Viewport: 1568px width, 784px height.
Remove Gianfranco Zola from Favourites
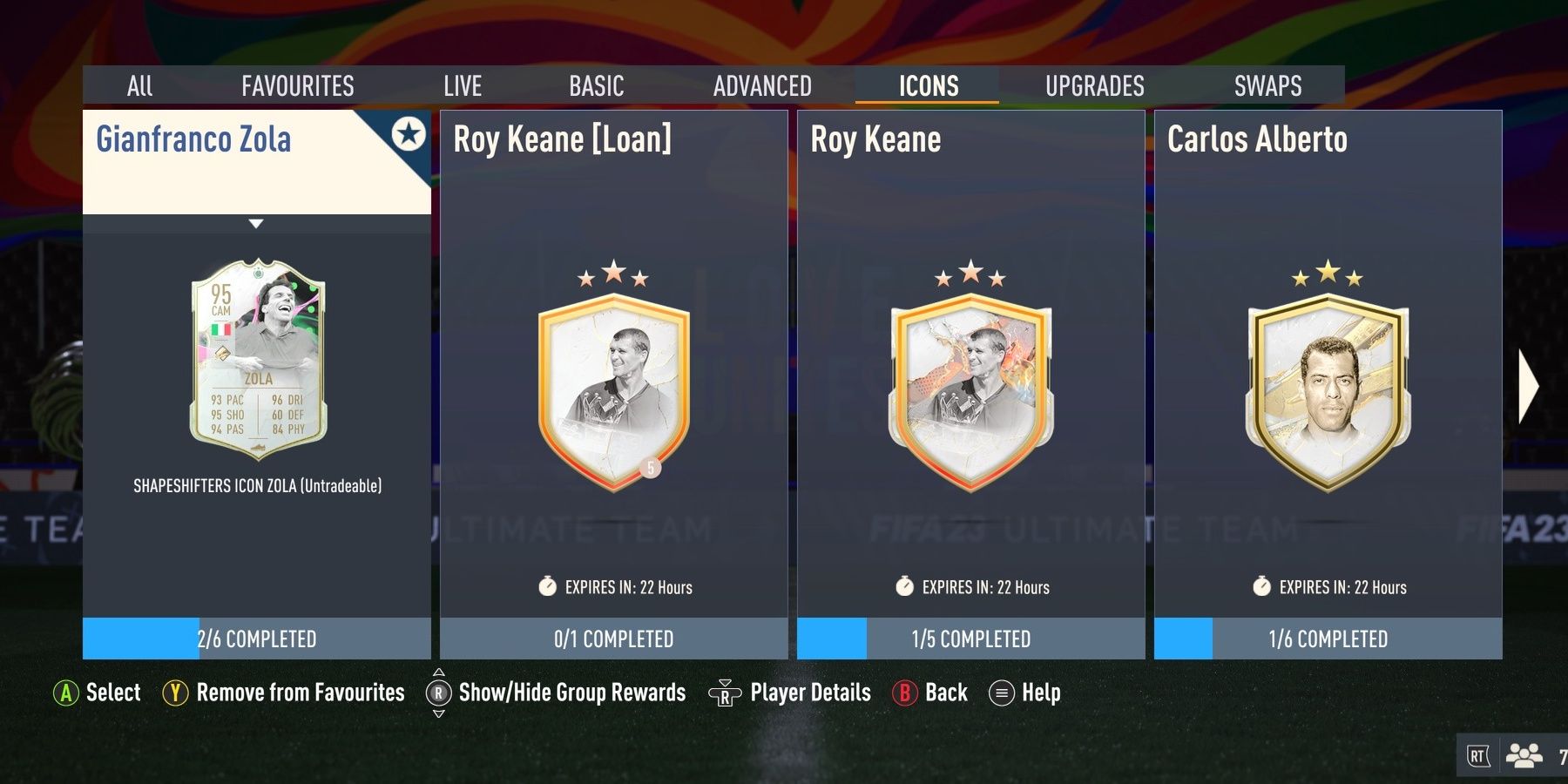pos(178,693)
